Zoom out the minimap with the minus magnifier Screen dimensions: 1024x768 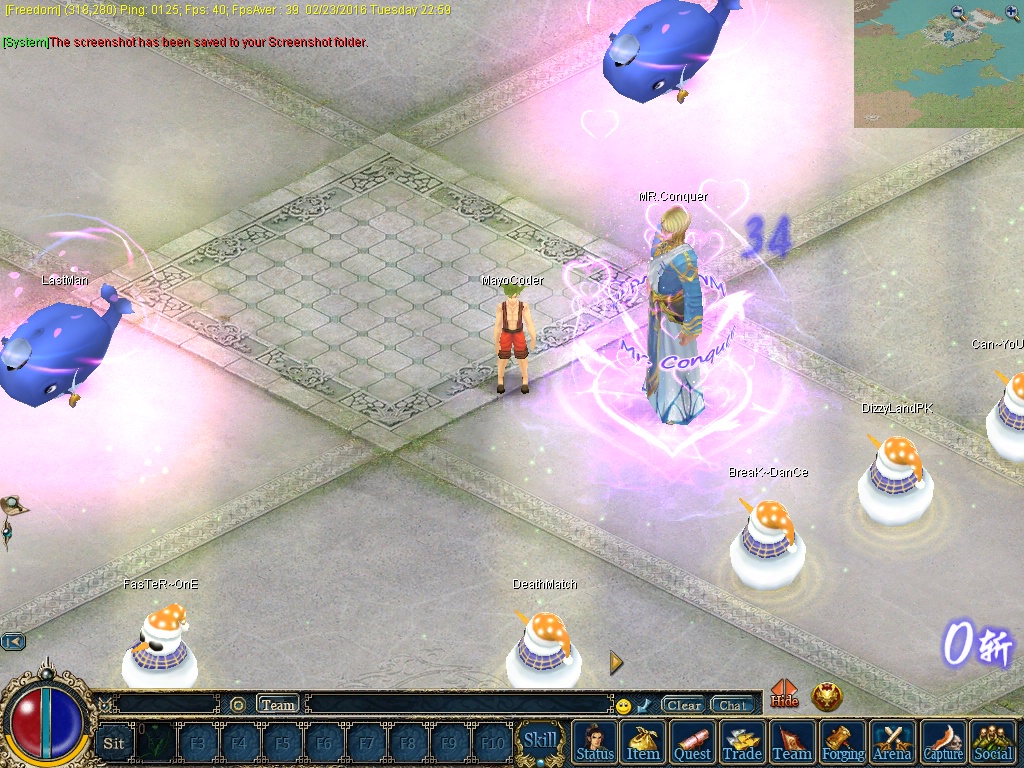click(x=959, y=13)
